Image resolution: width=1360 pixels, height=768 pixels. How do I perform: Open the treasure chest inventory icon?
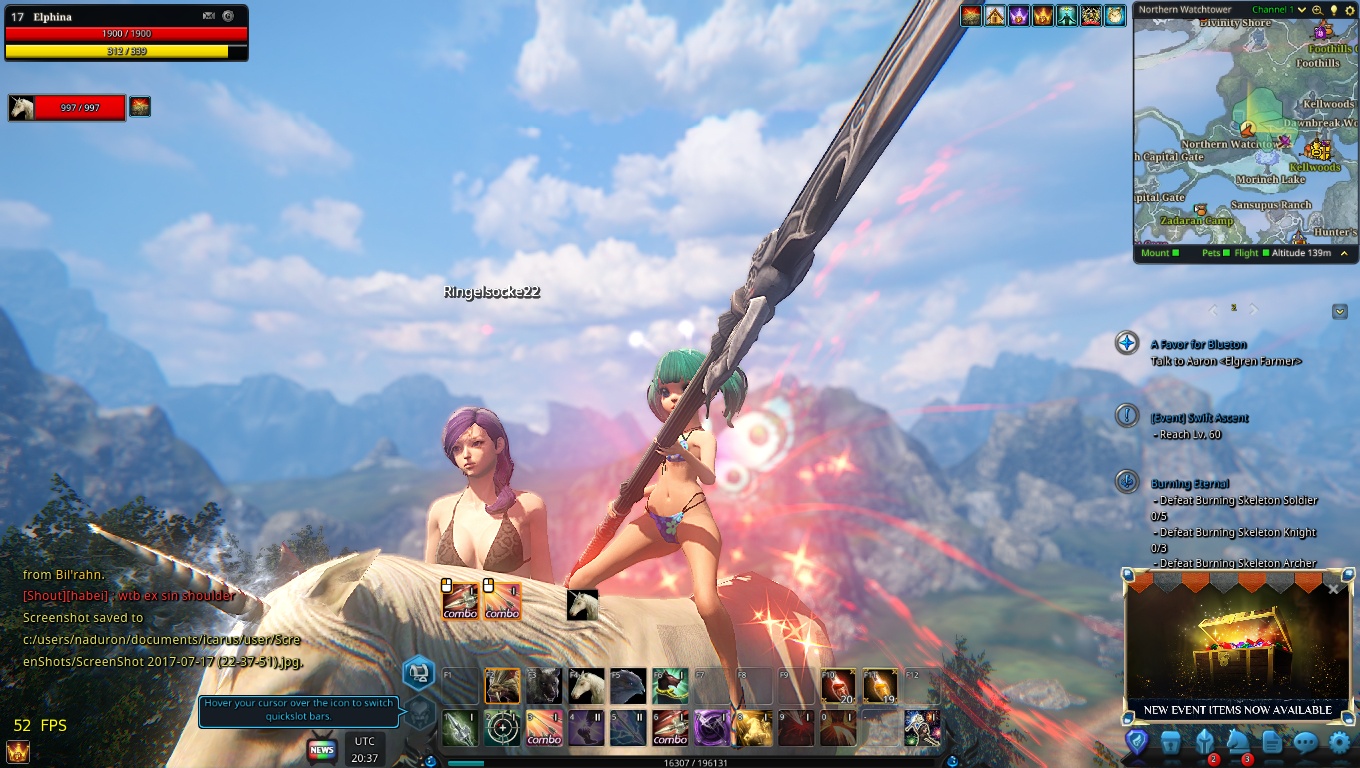click(1171, 742)
